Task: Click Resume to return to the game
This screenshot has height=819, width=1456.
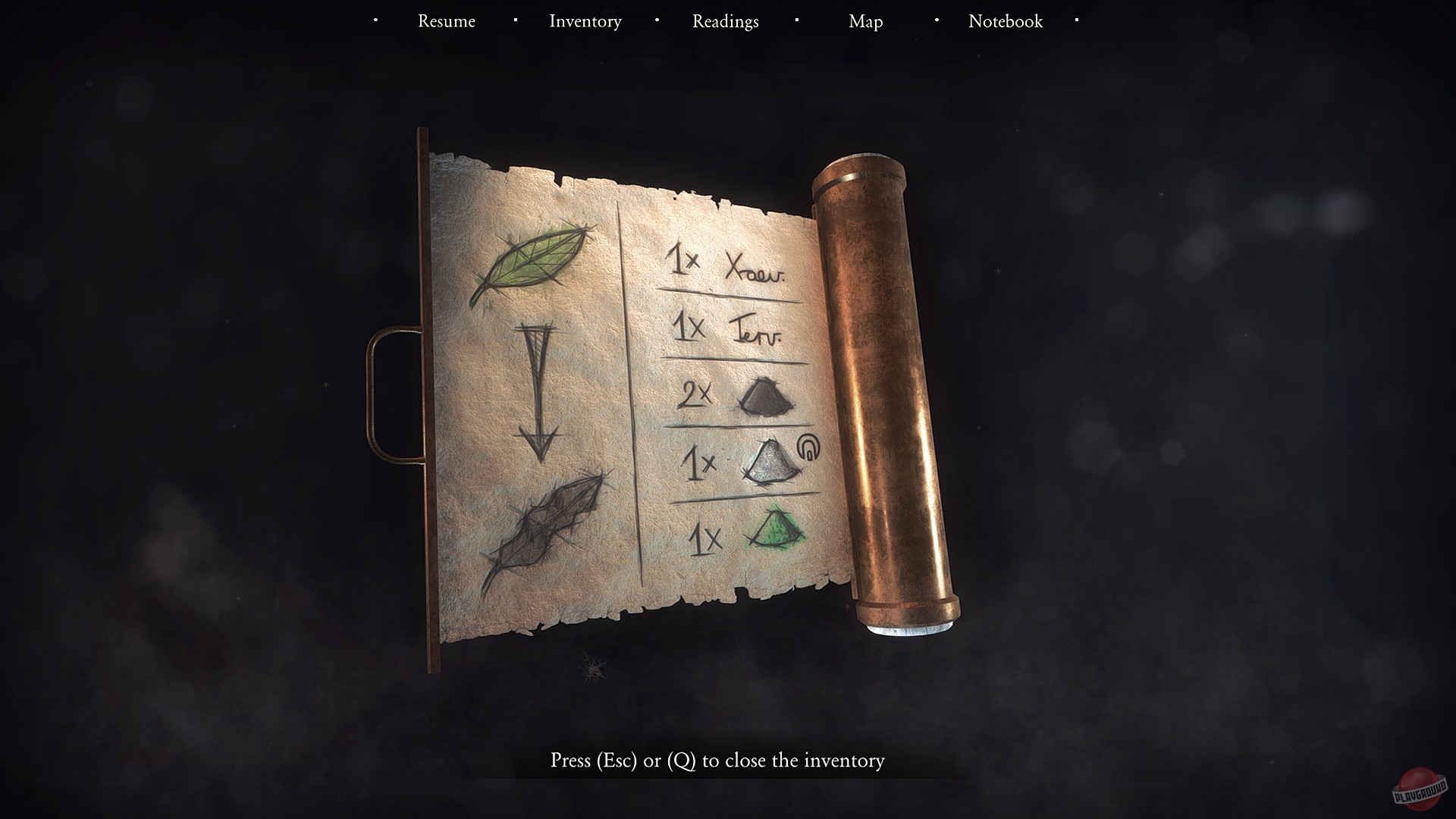Action: pos(446,21)
